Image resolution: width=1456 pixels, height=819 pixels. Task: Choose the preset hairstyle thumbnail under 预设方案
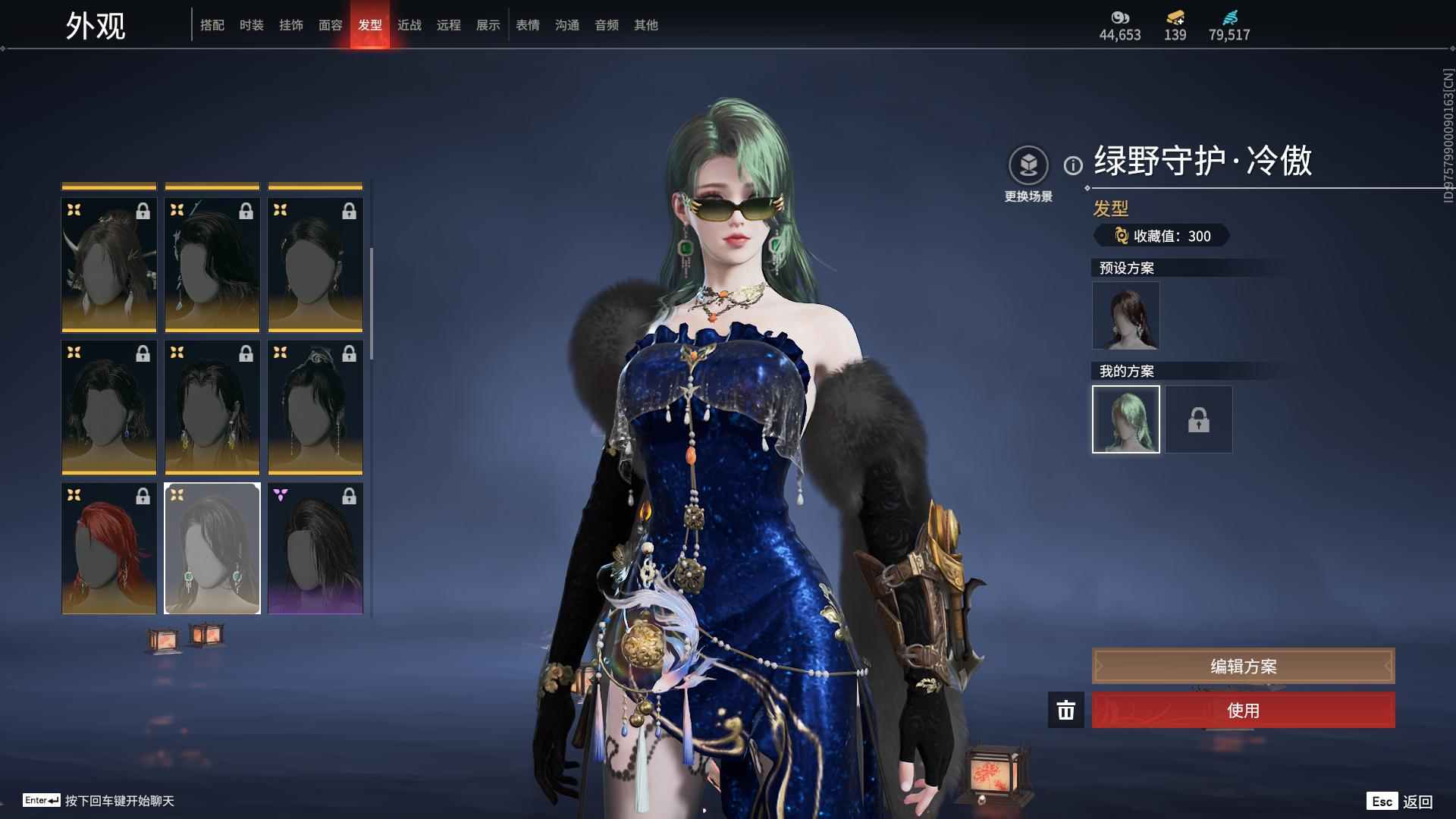(1125, 315)
